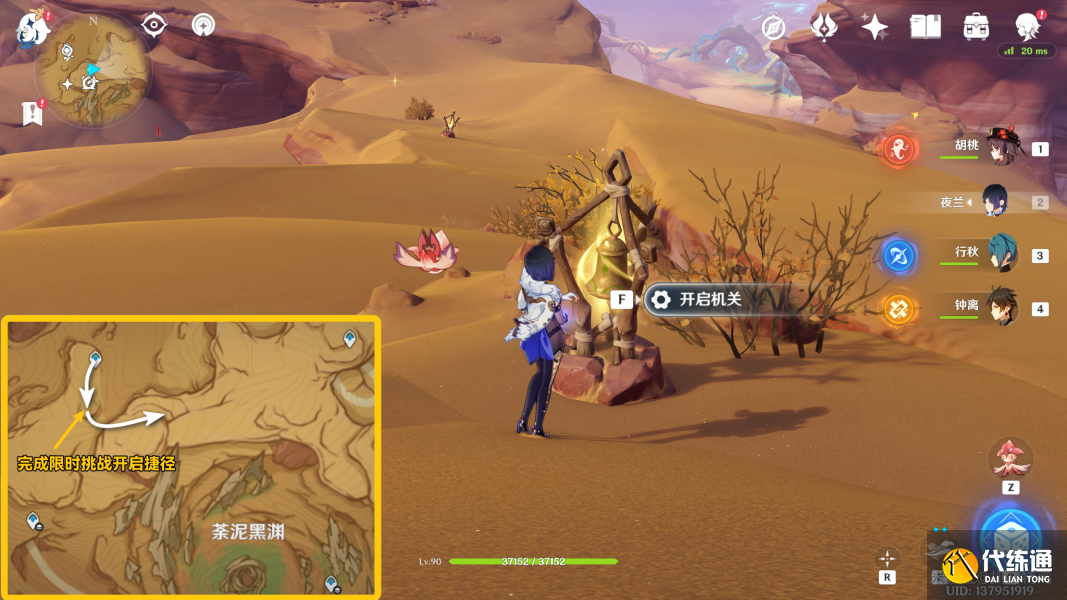Viewport: 1067px width, 600px height.
Task: Trigger 胡桃's red elemental burst icon
Action: (x=900, y=150)
